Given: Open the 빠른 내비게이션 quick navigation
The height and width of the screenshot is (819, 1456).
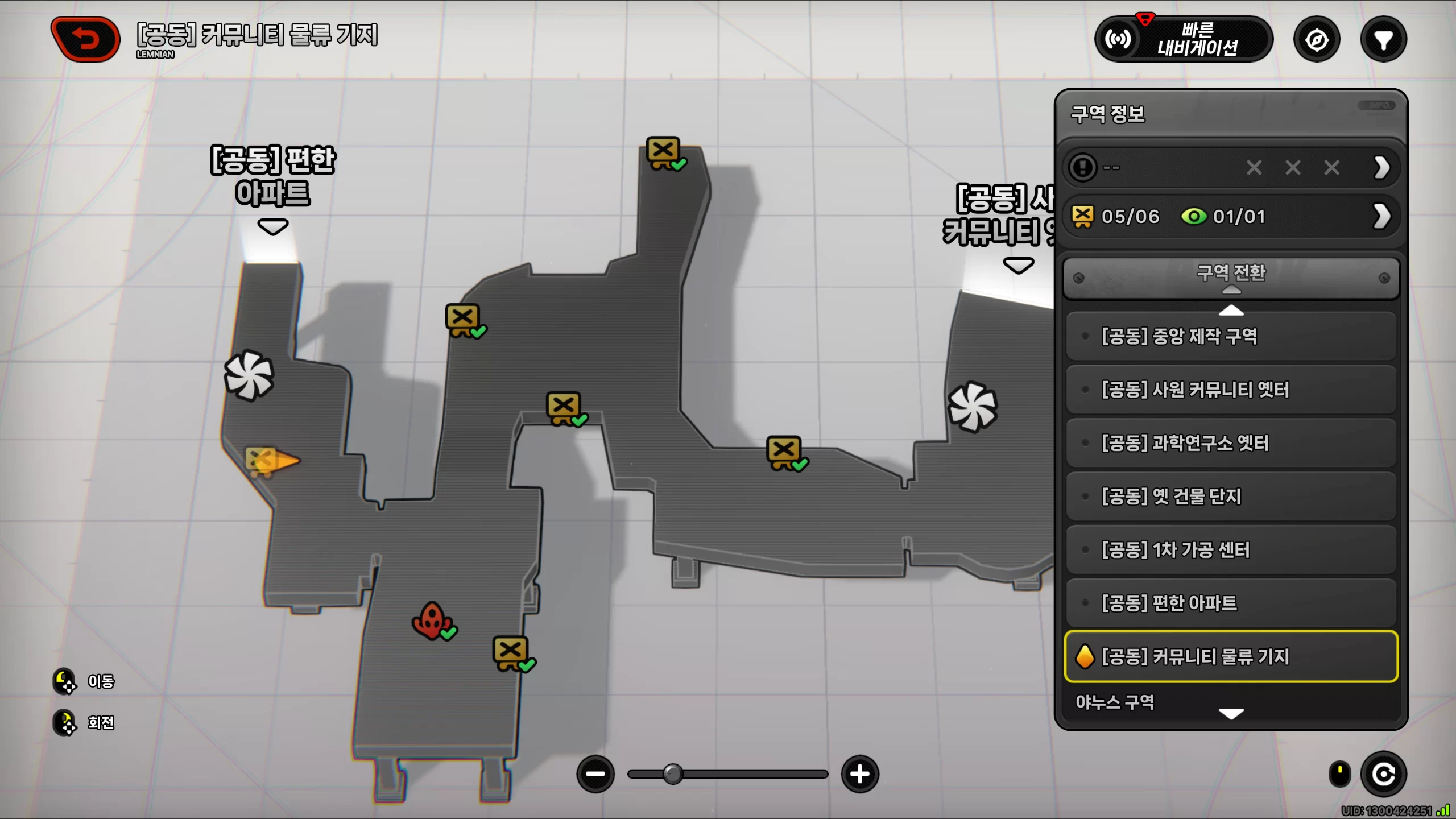Looking at the screenshot, I should click(x=1184, y=39).
